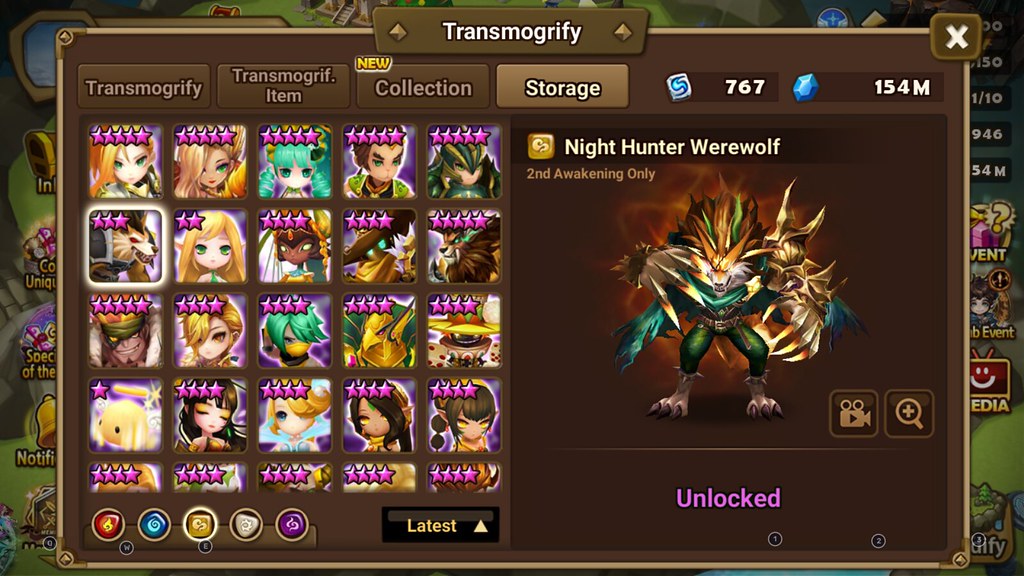Close the Transmogrify window
Viewport: 1024px width, 576px height.
[x=956, y=38]
